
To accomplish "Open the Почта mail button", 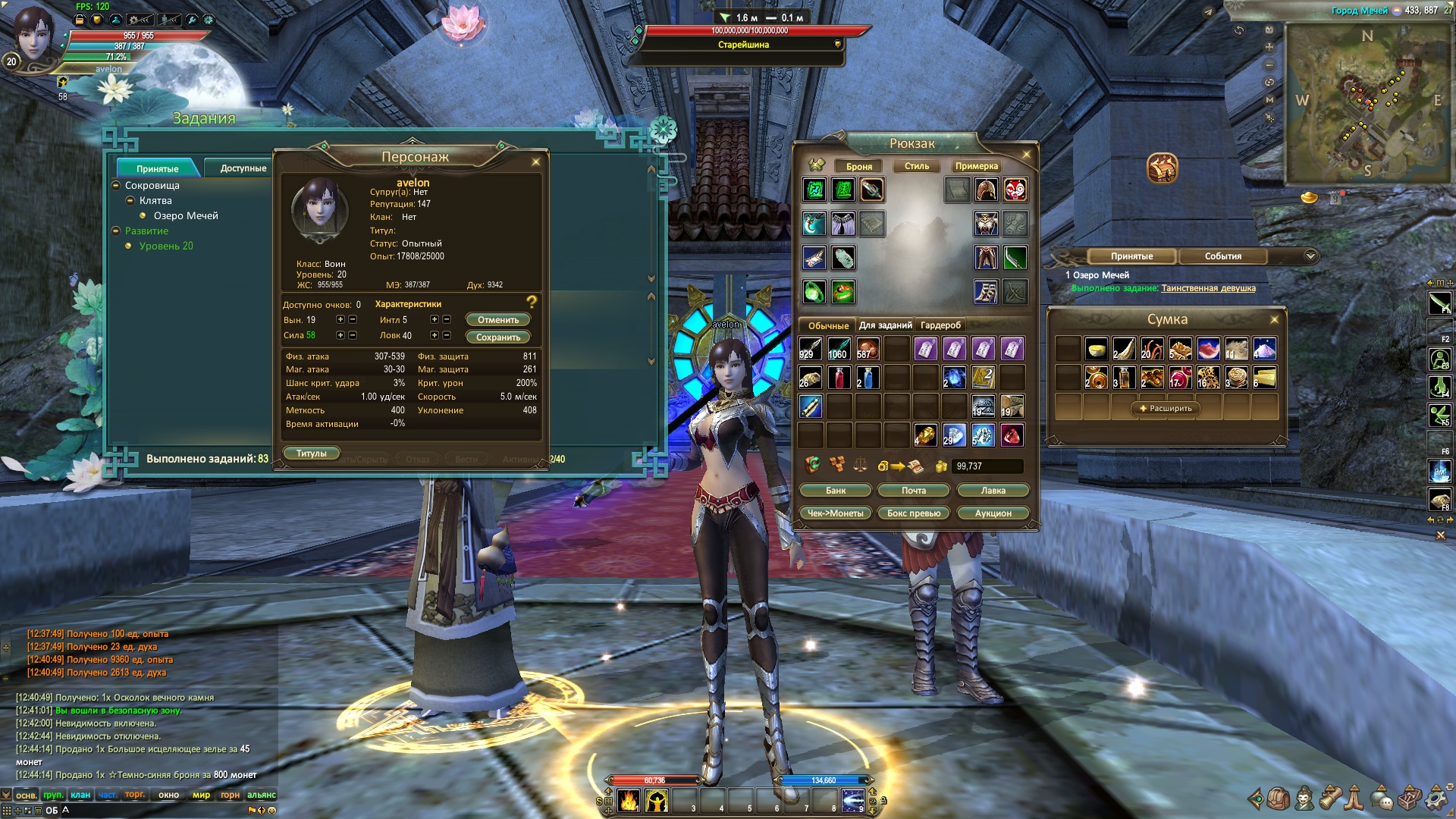I will 914,491.
